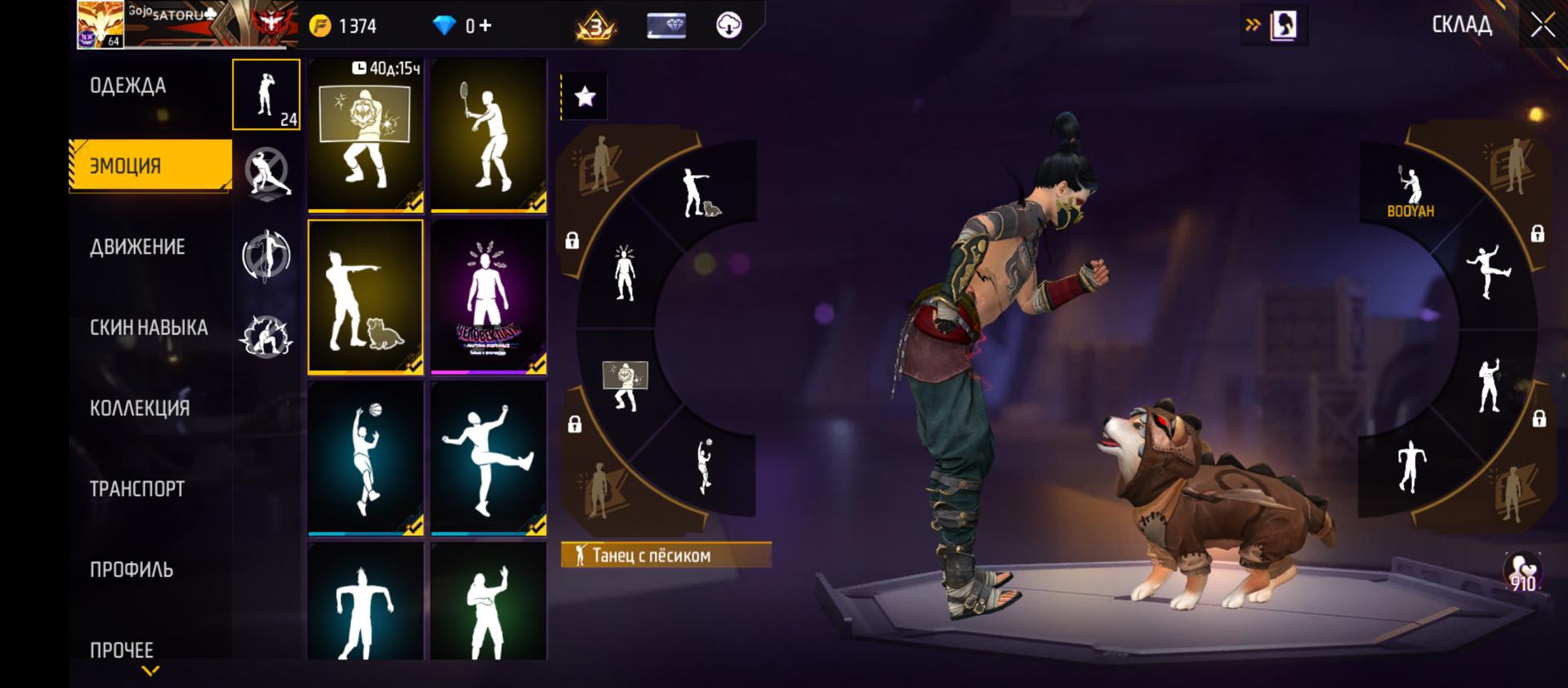Select the Человек-паук emote with purple glow
This screenshot has height=688, width=1568.
click(x=488, y=297)
